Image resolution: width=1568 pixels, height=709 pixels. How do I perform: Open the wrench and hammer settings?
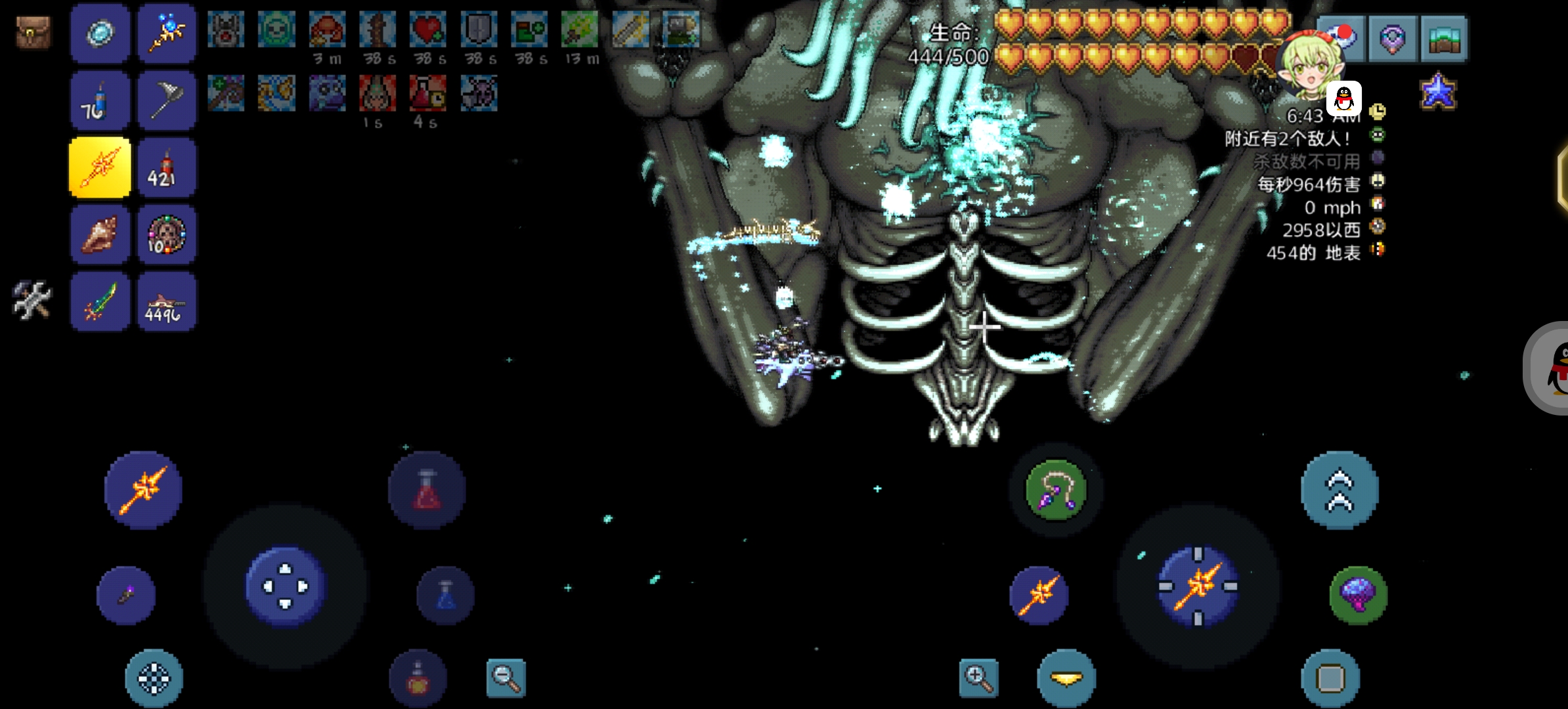32,301
